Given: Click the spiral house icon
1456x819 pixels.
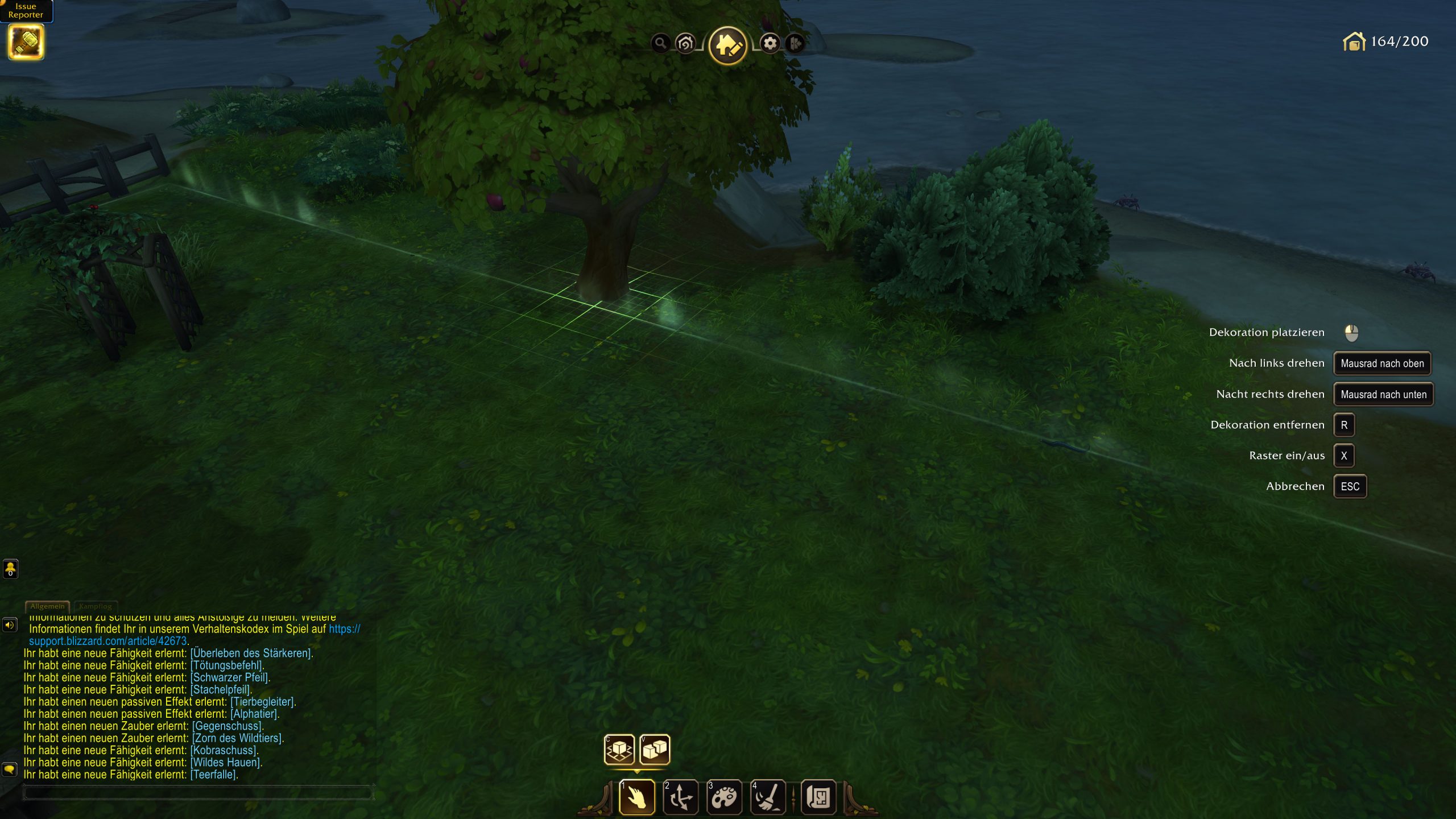Looking at the screenshot, I should click(685, 43).
